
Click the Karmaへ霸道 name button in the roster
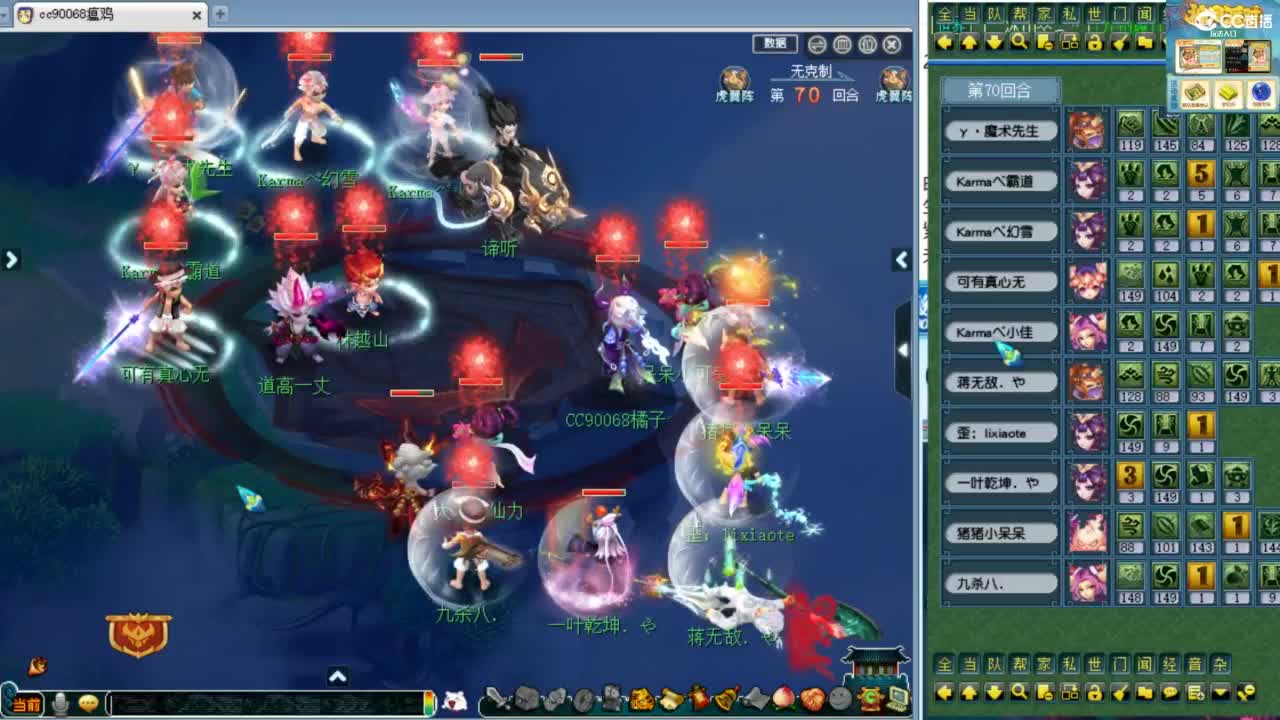pyautogui.click(x=999, y=181)
